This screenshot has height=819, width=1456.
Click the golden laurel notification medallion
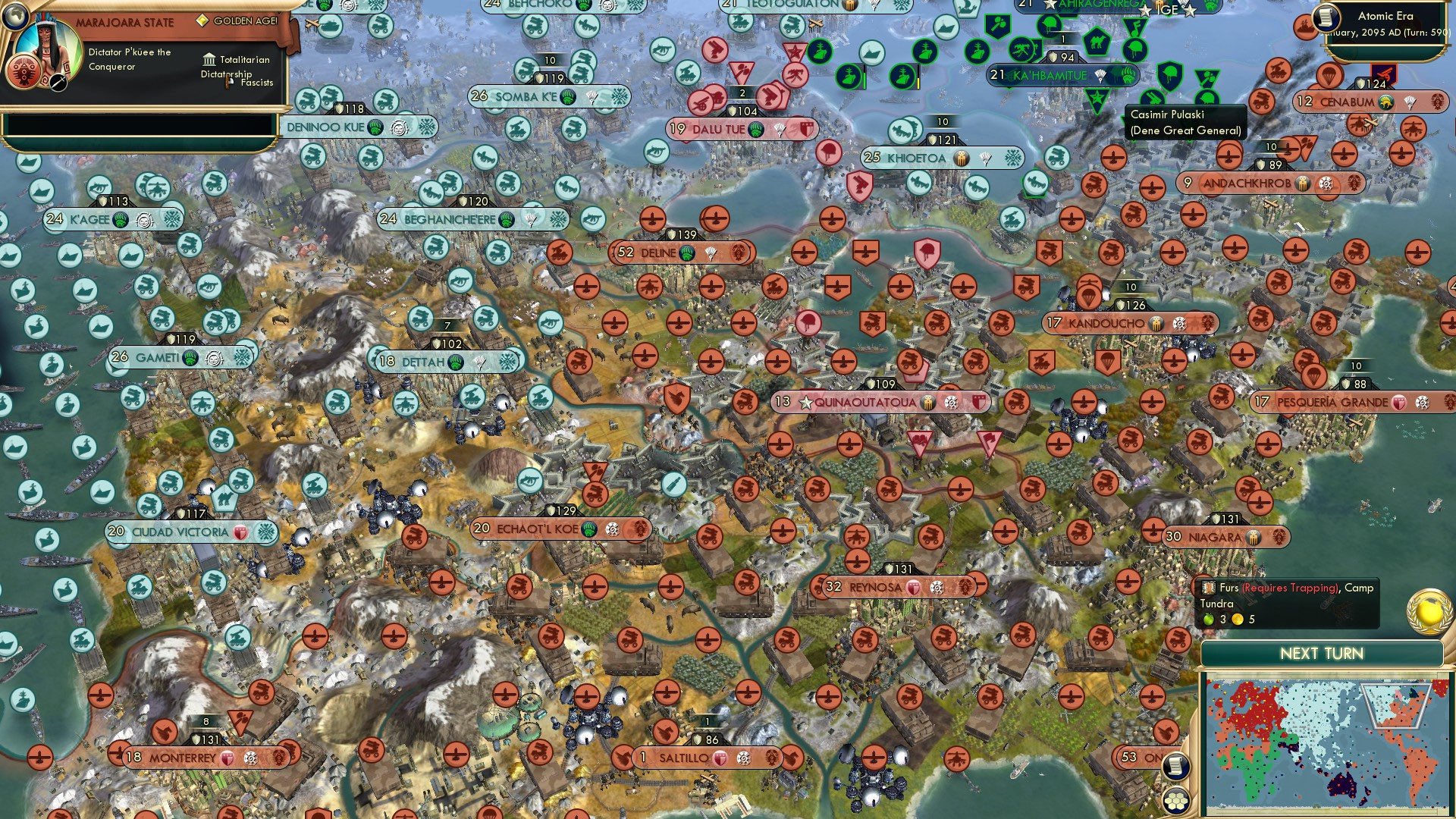pyautogui.click(x=1429, y=612)
